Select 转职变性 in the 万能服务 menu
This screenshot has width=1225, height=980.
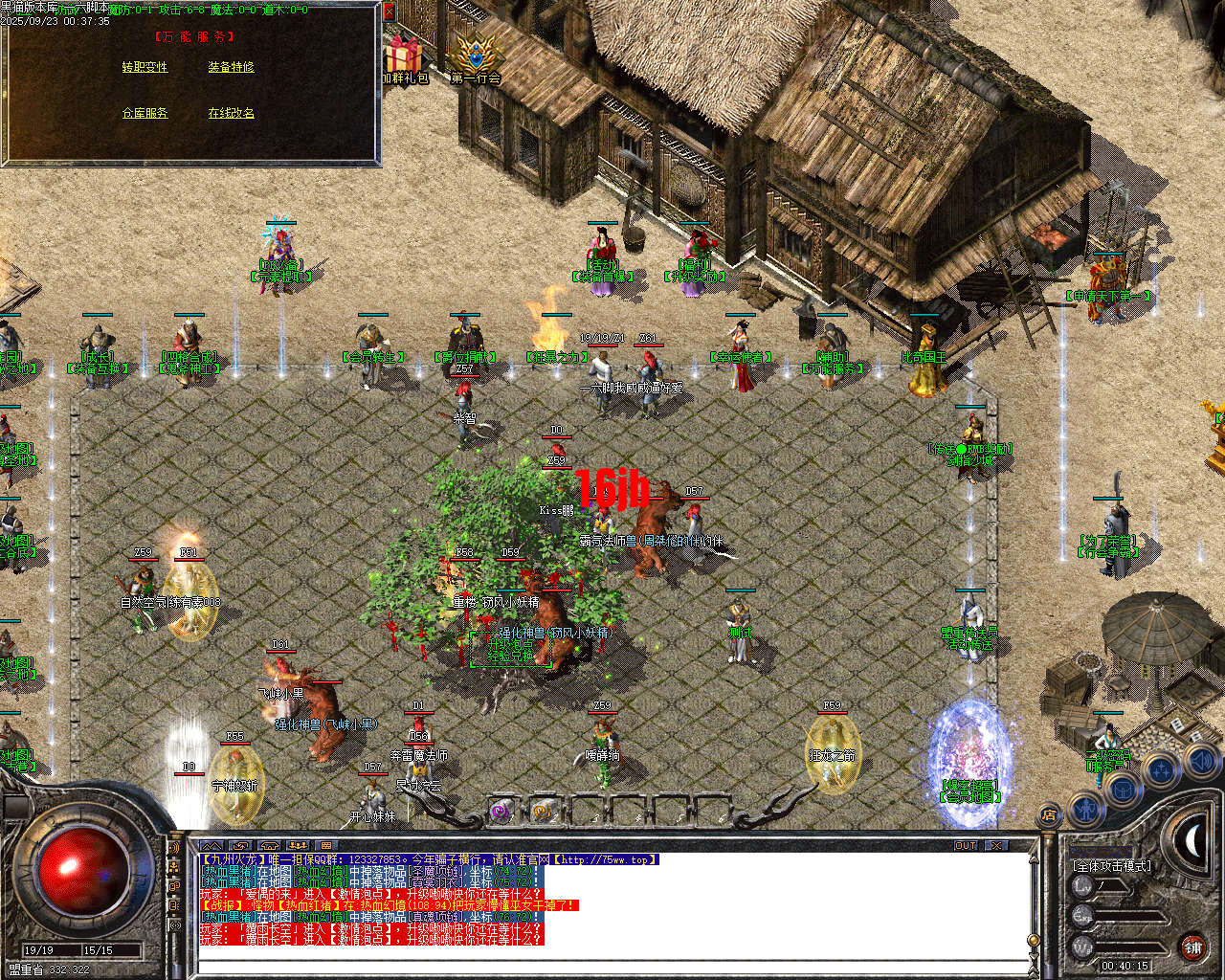[143, 68]
